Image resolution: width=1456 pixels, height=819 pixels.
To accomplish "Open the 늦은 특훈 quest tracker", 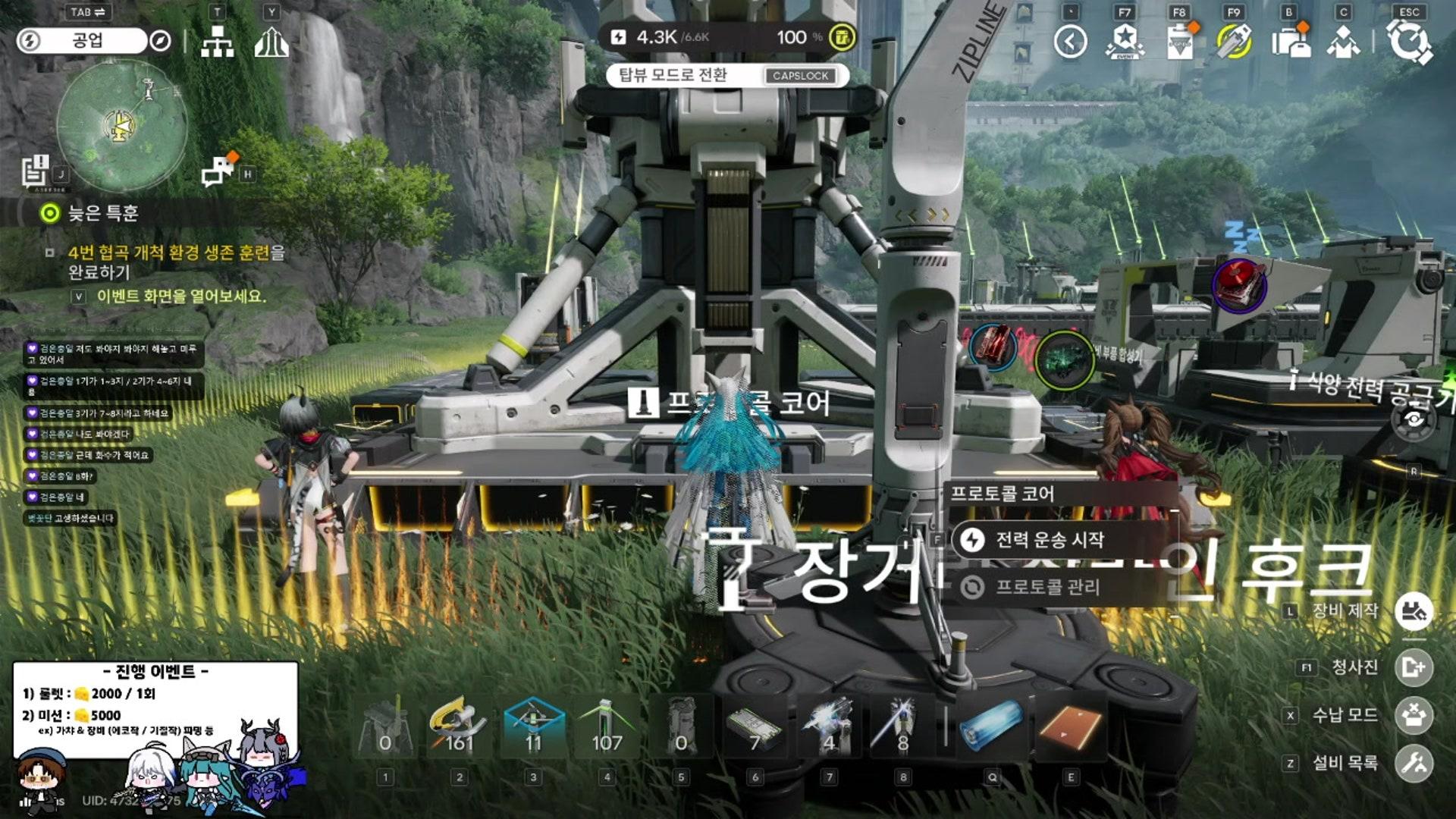I will coord(103,213).
